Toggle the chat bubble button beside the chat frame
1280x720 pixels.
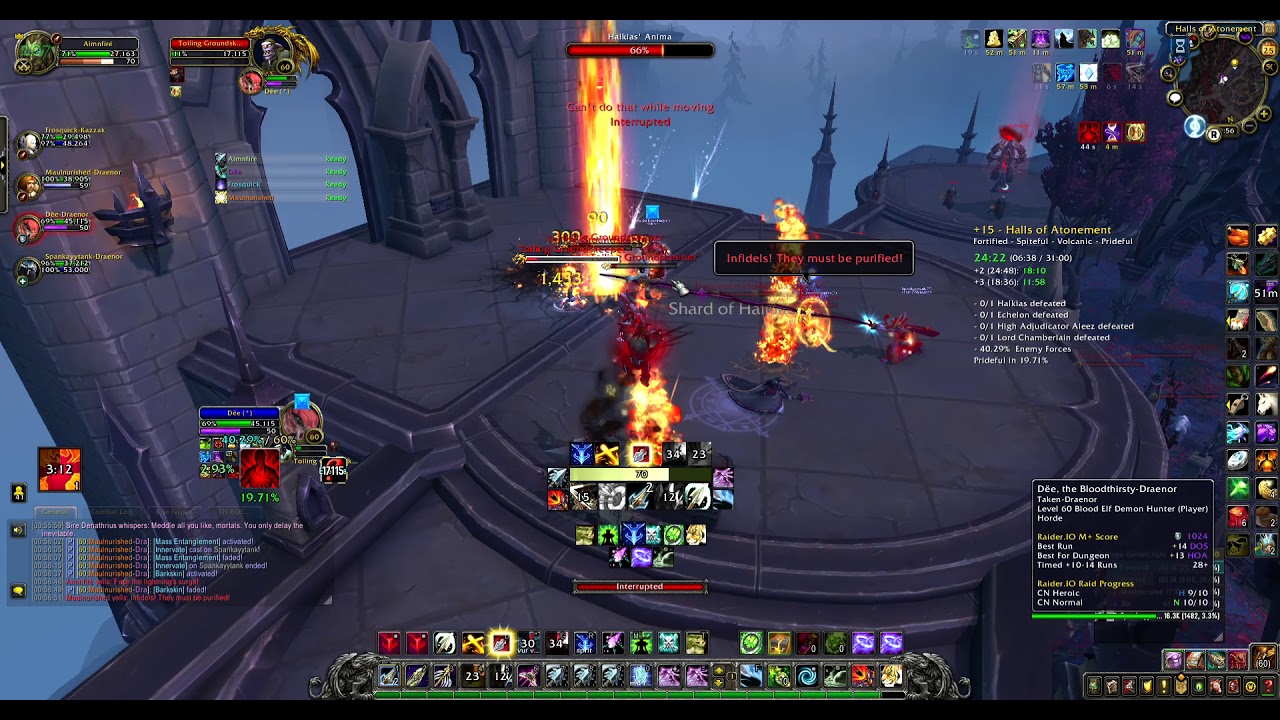tap(18, 590)
